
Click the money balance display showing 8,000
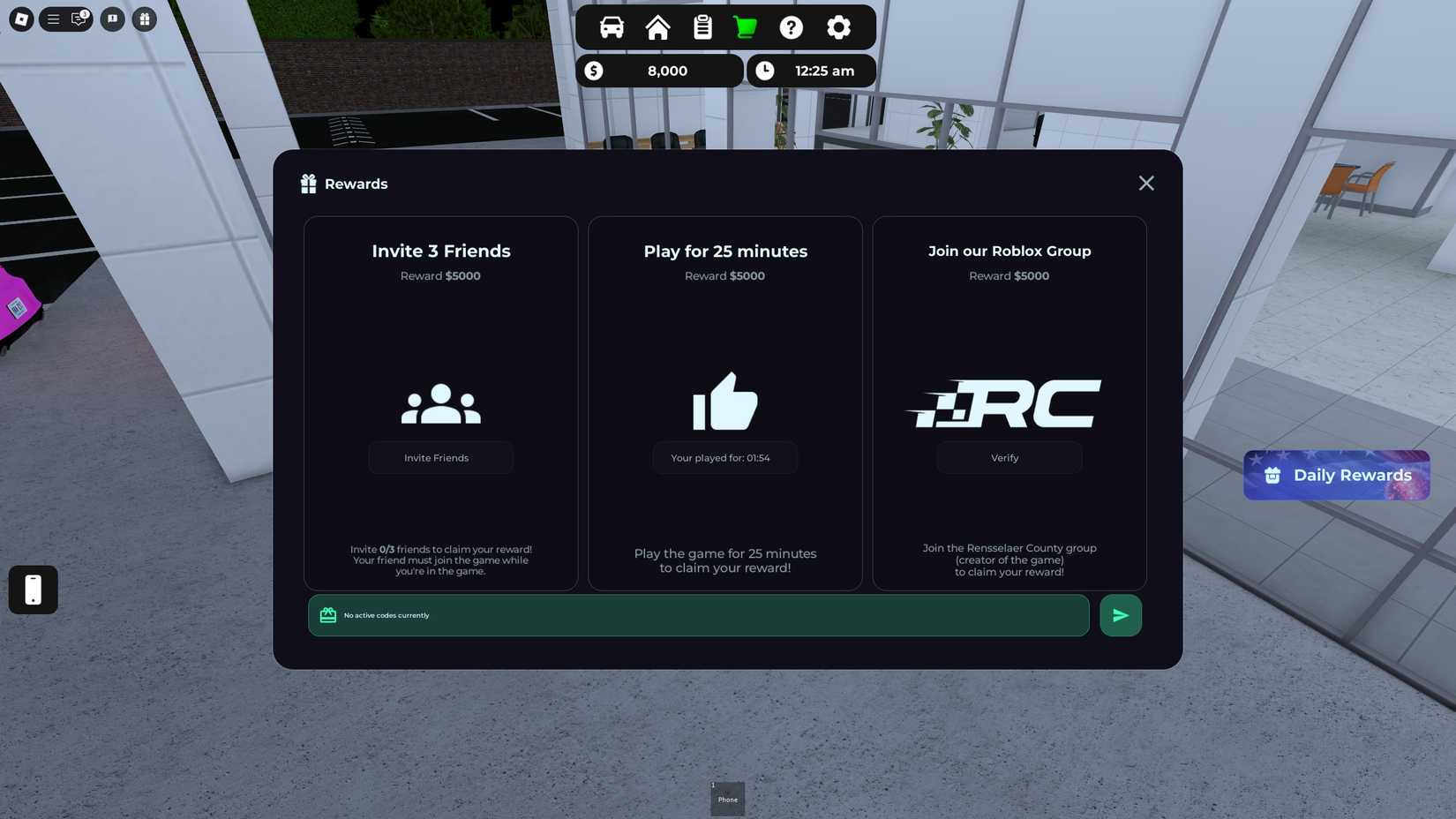pyautogui.click(x=659, y=71)
